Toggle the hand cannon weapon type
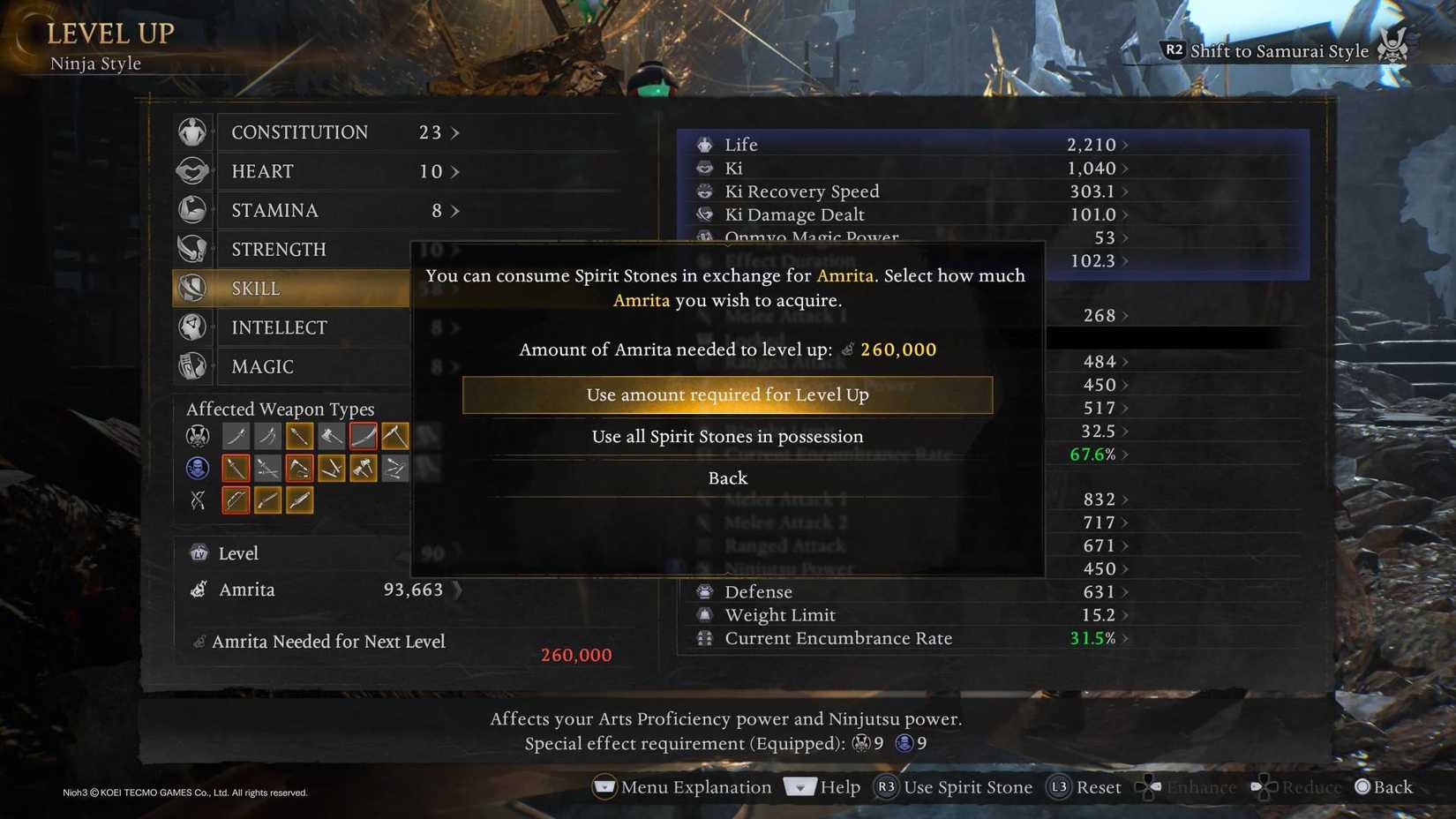This screenshot has width=1456, height=819. tap(299, 500)
